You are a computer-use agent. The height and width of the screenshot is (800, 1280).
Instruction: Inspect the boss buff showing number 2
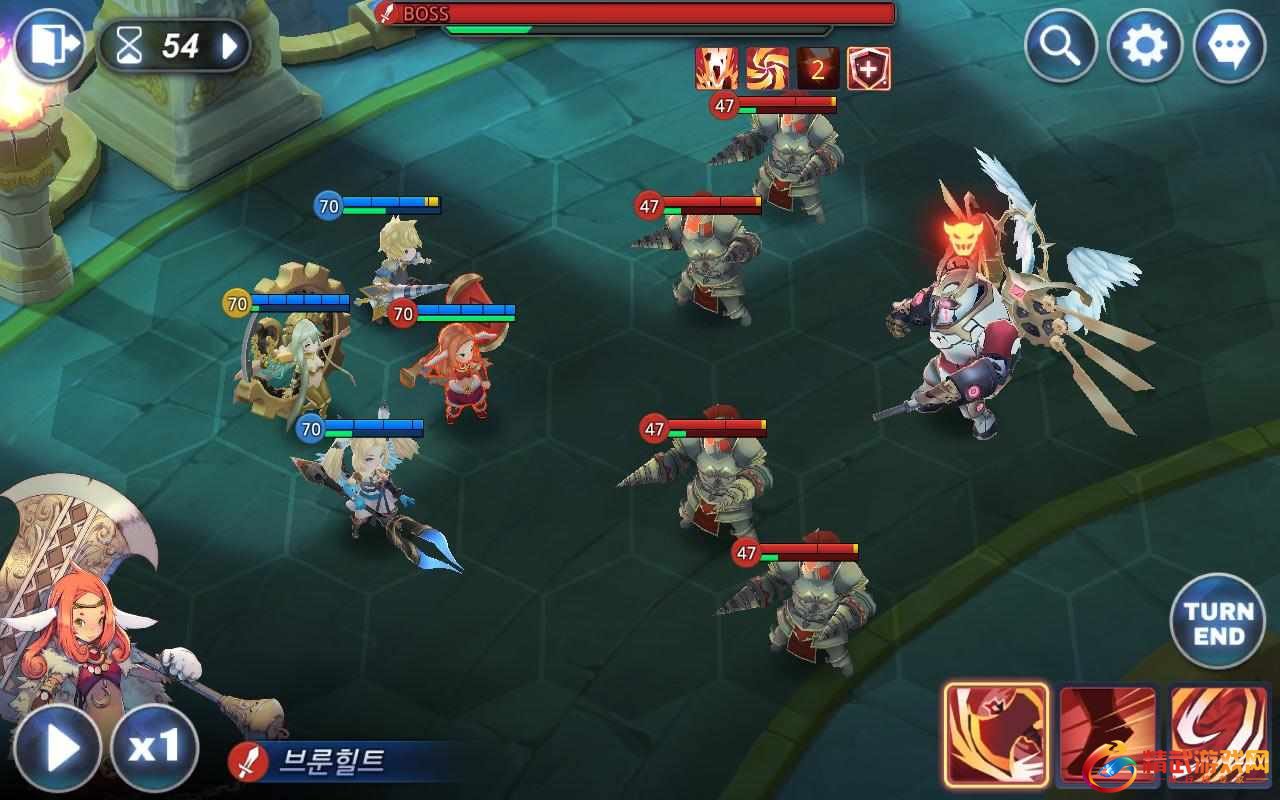click(817, 69)
